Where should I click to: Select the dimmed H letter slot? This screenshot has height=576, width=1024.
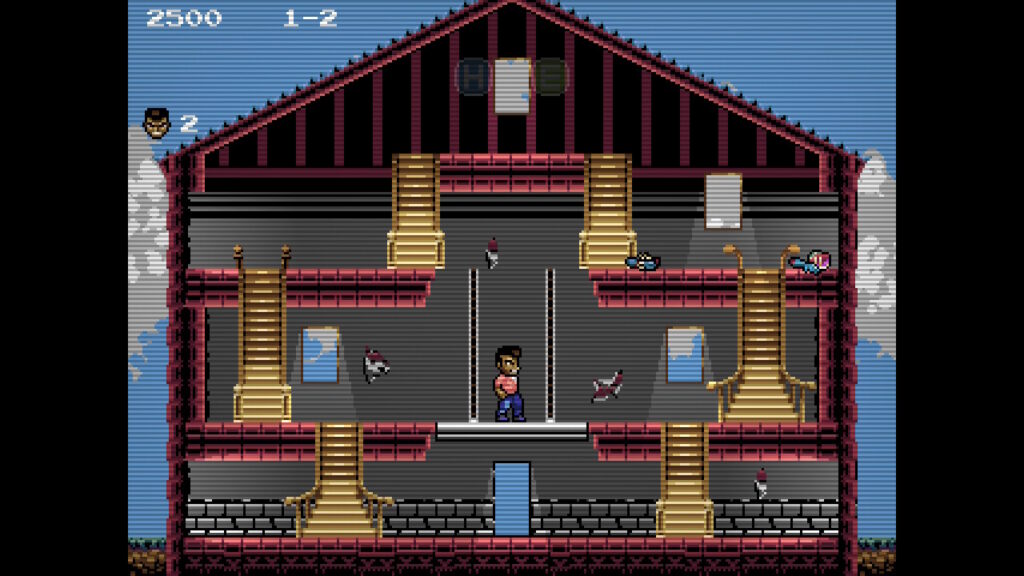(x=472, y=76)
